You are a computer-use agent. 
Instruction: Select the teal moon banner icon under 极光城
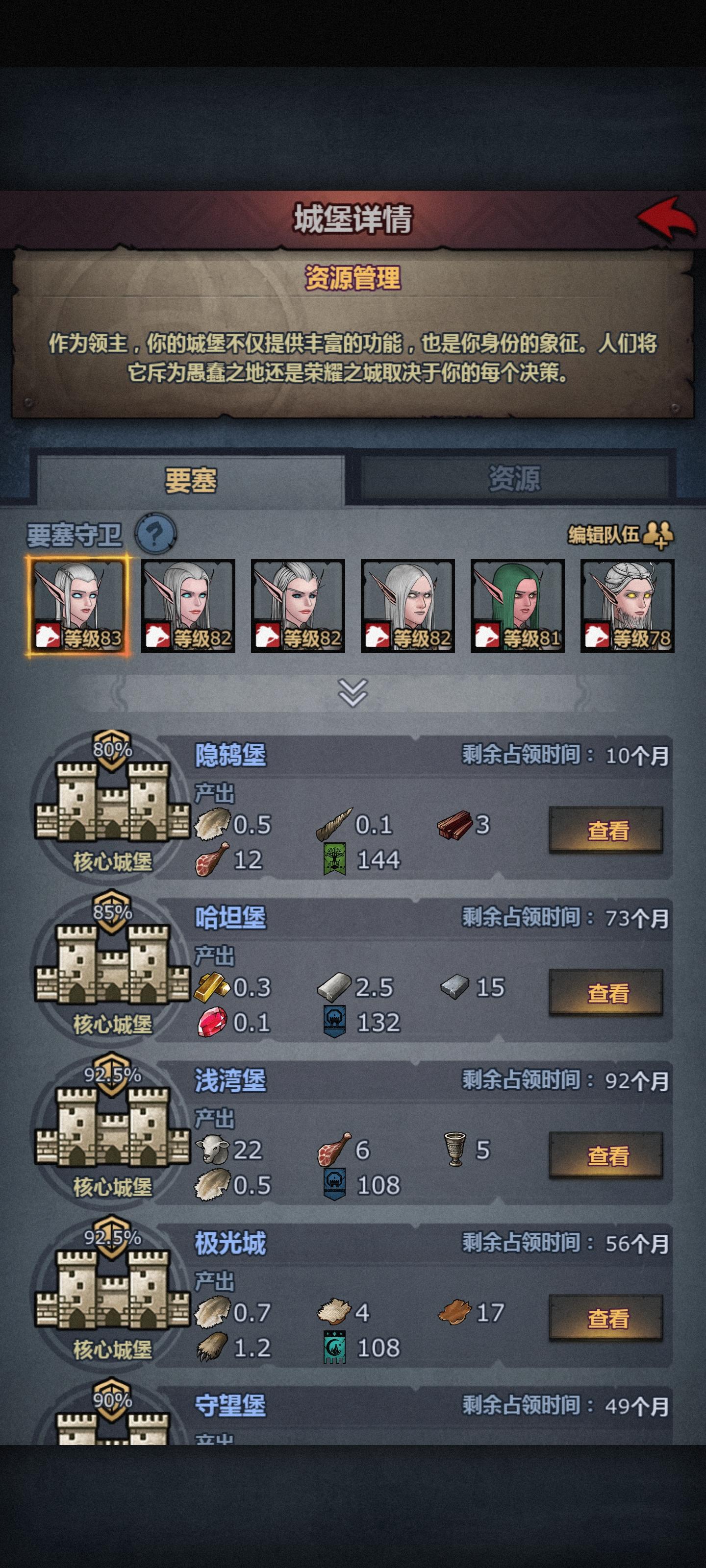pos(334,1345)
